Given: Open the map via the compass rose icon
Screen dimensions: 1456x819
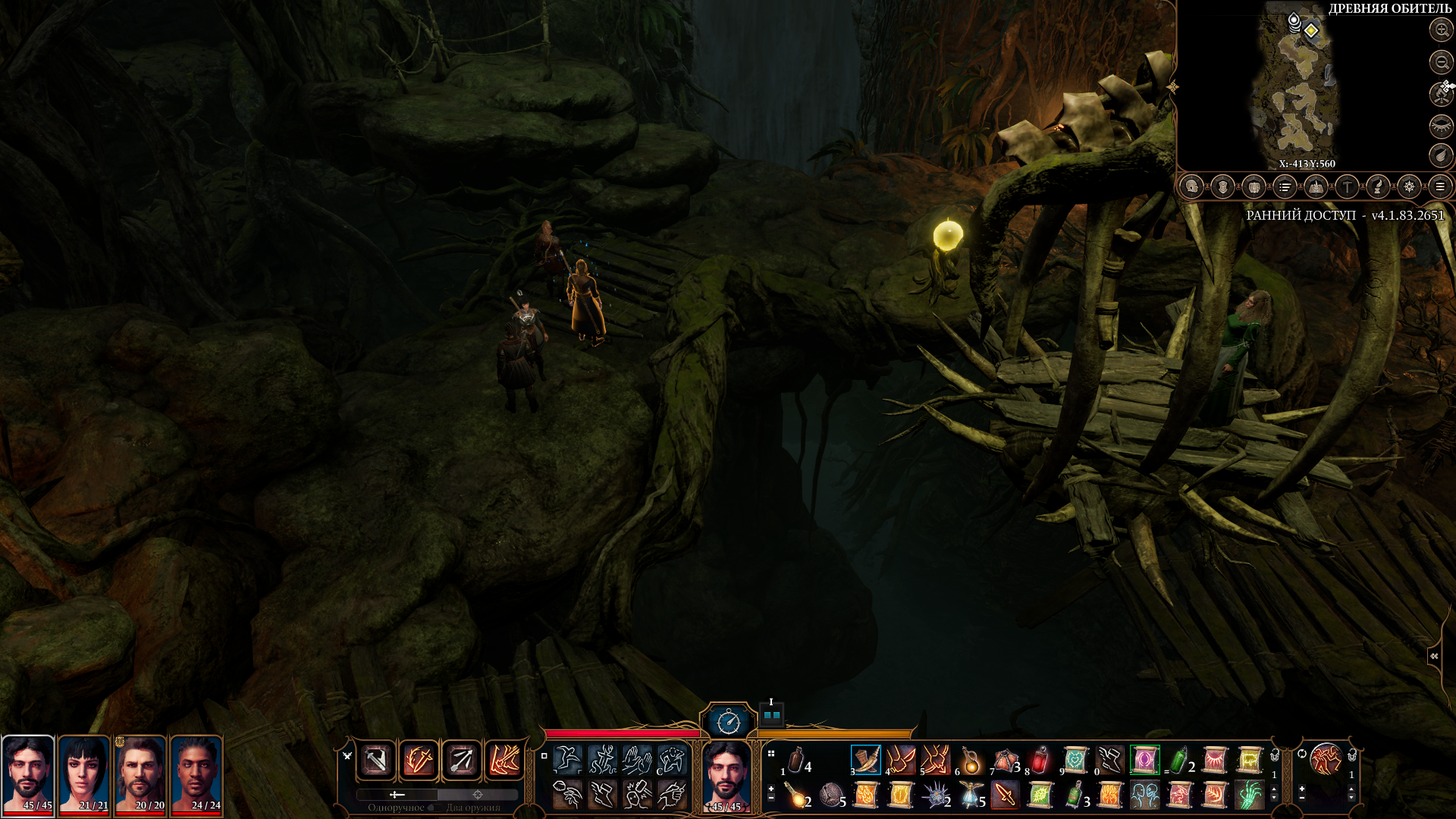Looking at the screenshot, I should [x=1409, y=187].
